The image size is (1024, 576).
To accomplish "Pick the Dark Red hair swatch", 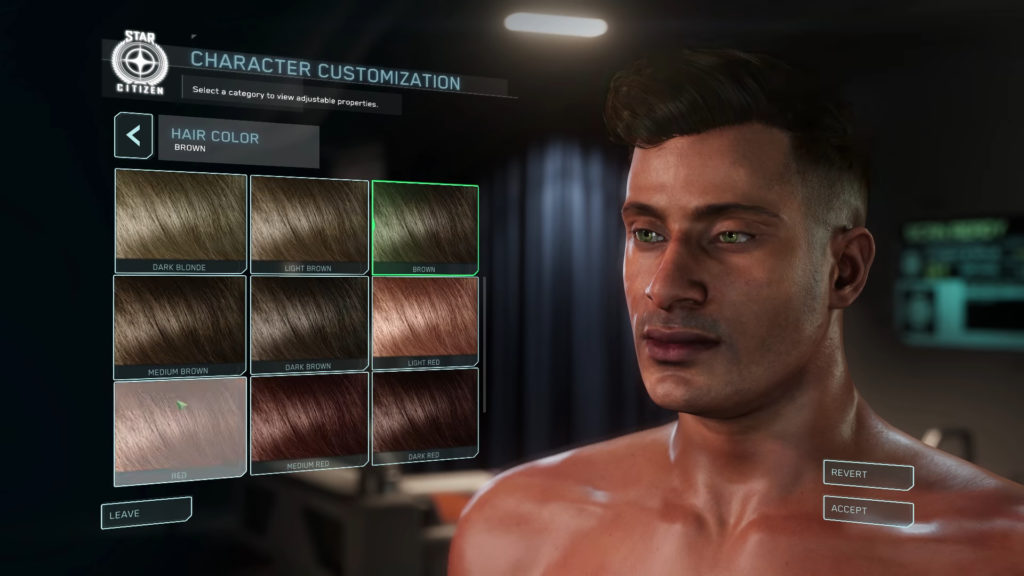I will pyautogui.click(x=425, y=416).
